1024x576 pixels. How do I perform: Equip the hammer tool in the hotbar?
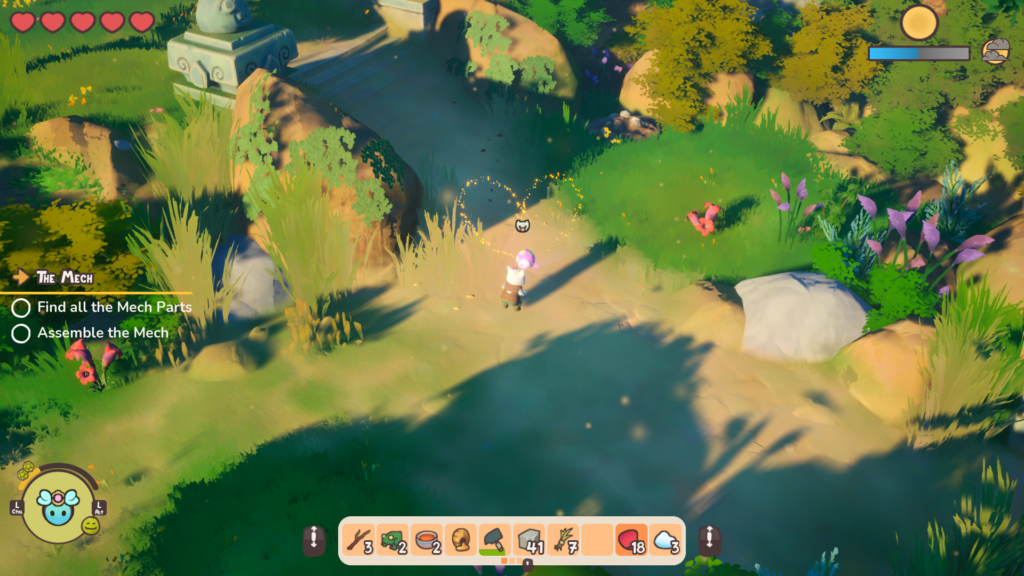pos(495,541)
